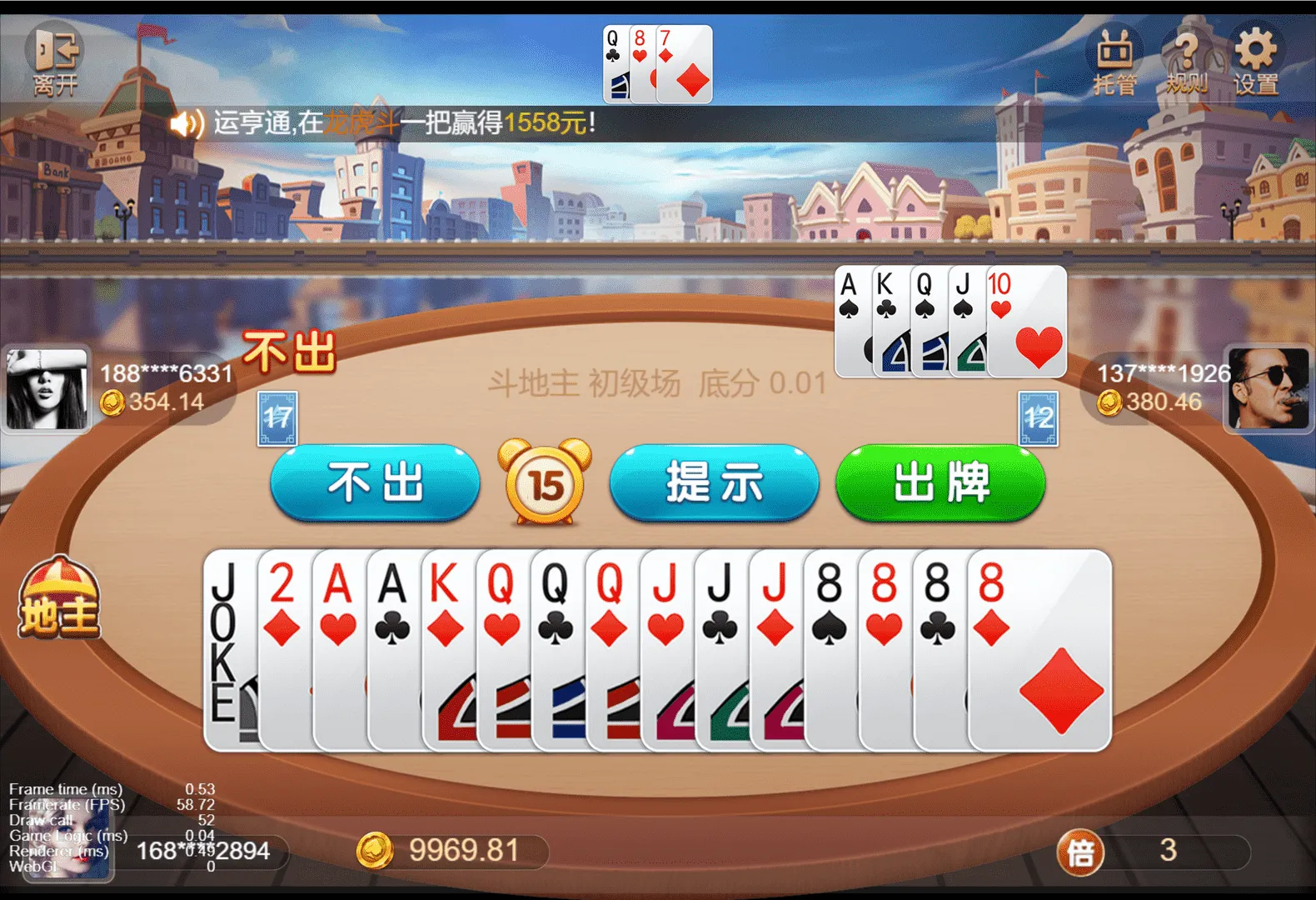Click the 倍 multiplier icon showing 3

click(x=1080, y=852)
